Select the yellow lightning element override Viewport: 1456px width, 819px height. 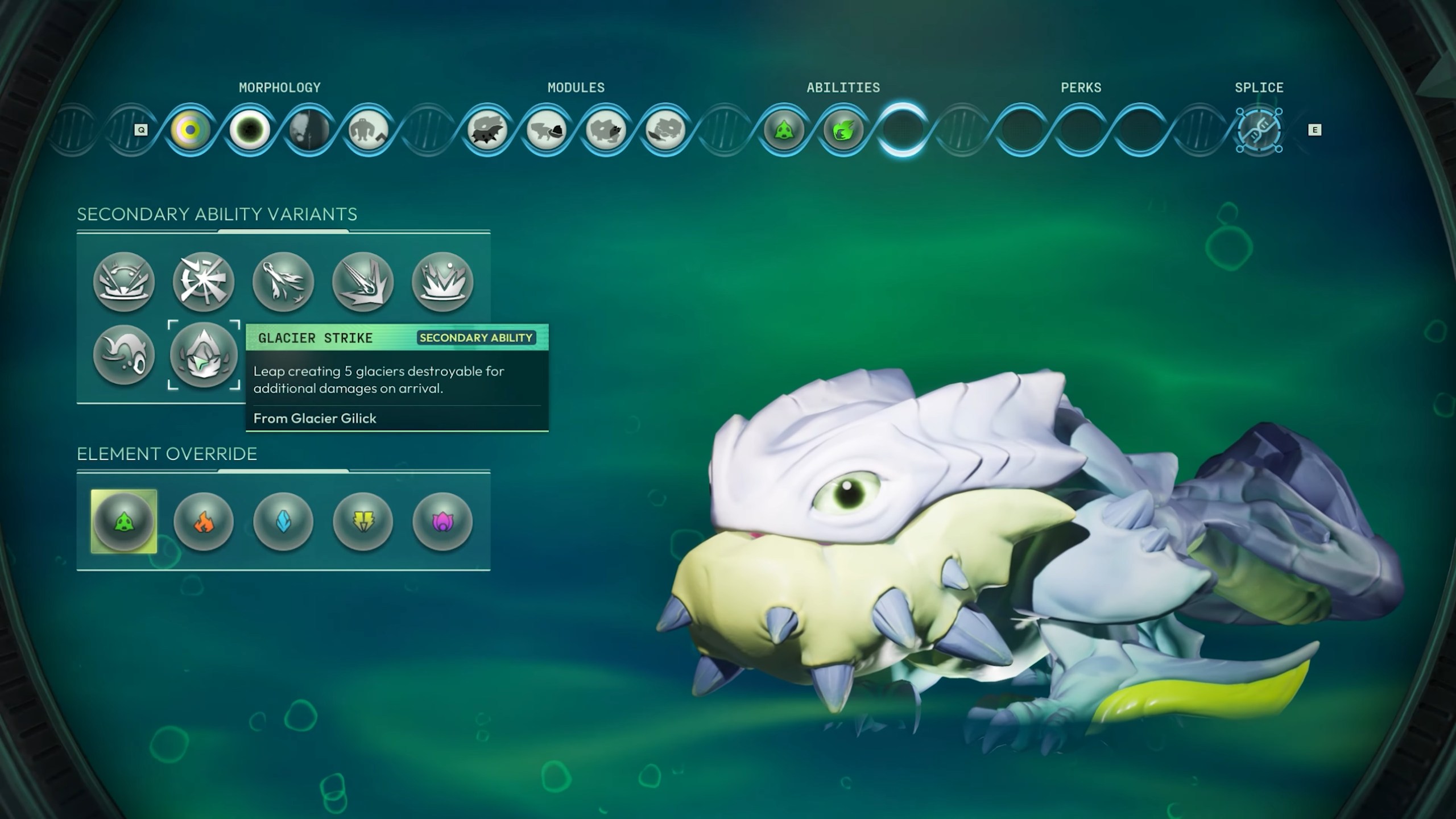coord(363,521)
